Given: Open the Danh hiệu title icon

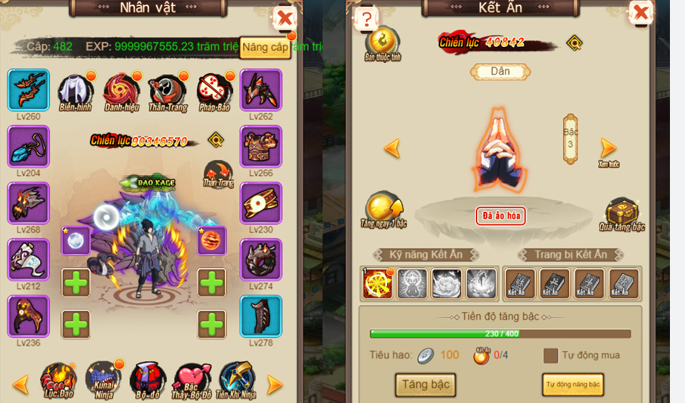Looking at the screenshot, I should tap(122, 91).
